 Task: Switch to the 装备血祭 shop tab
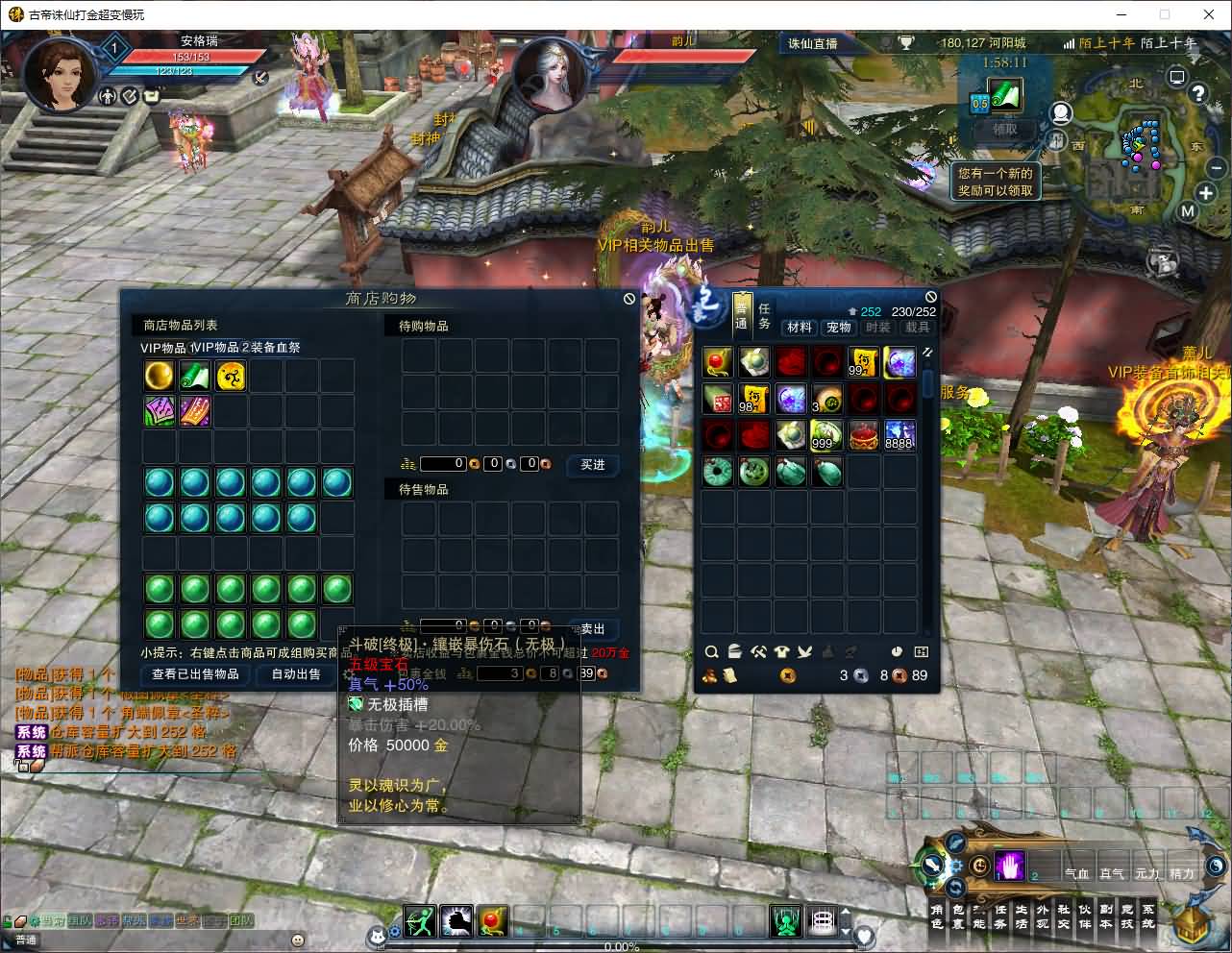pos(275,348)
